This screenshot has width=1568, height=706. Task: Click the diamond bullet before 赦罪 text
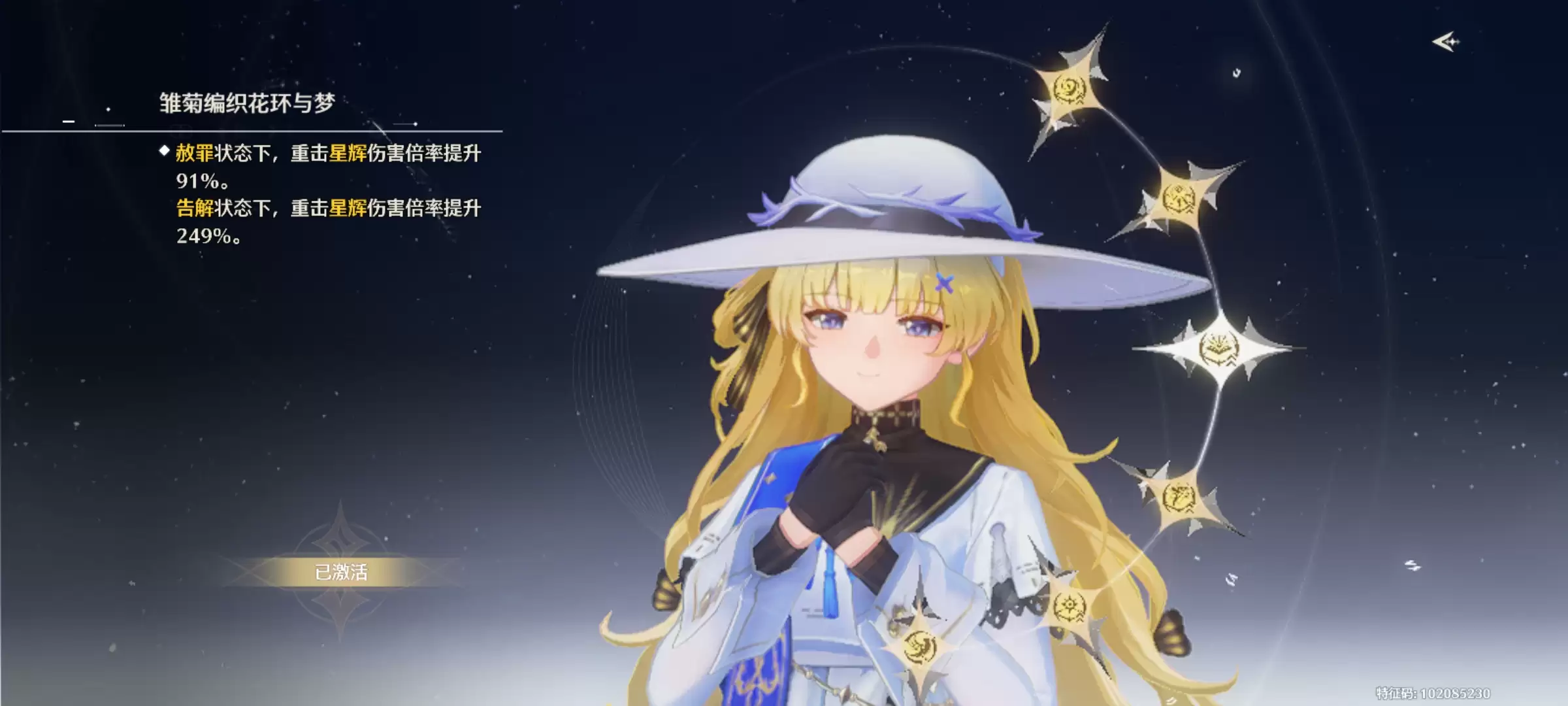pos(163,152)
